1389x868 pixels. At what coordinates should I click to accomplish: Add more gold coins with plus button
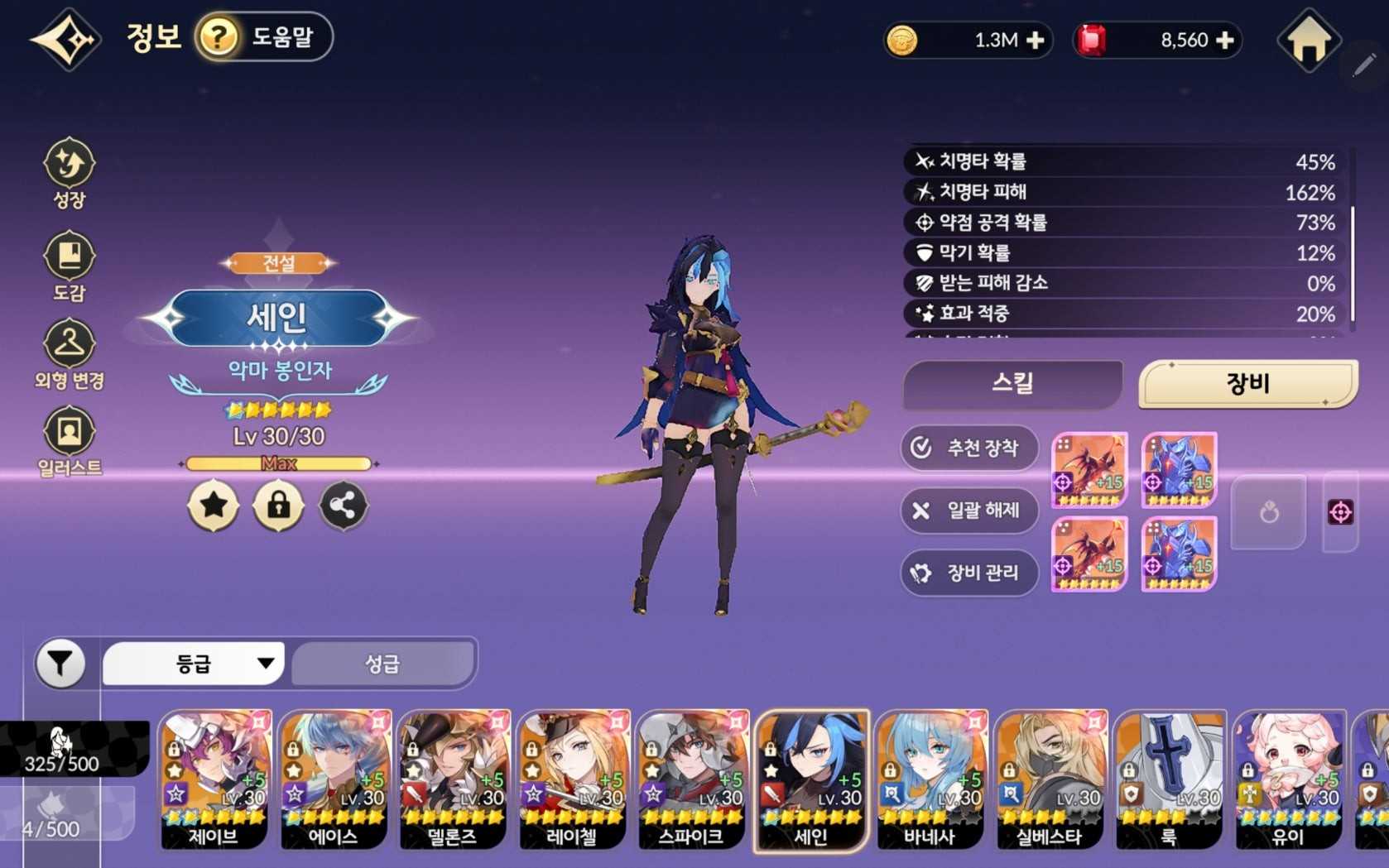1035,41
